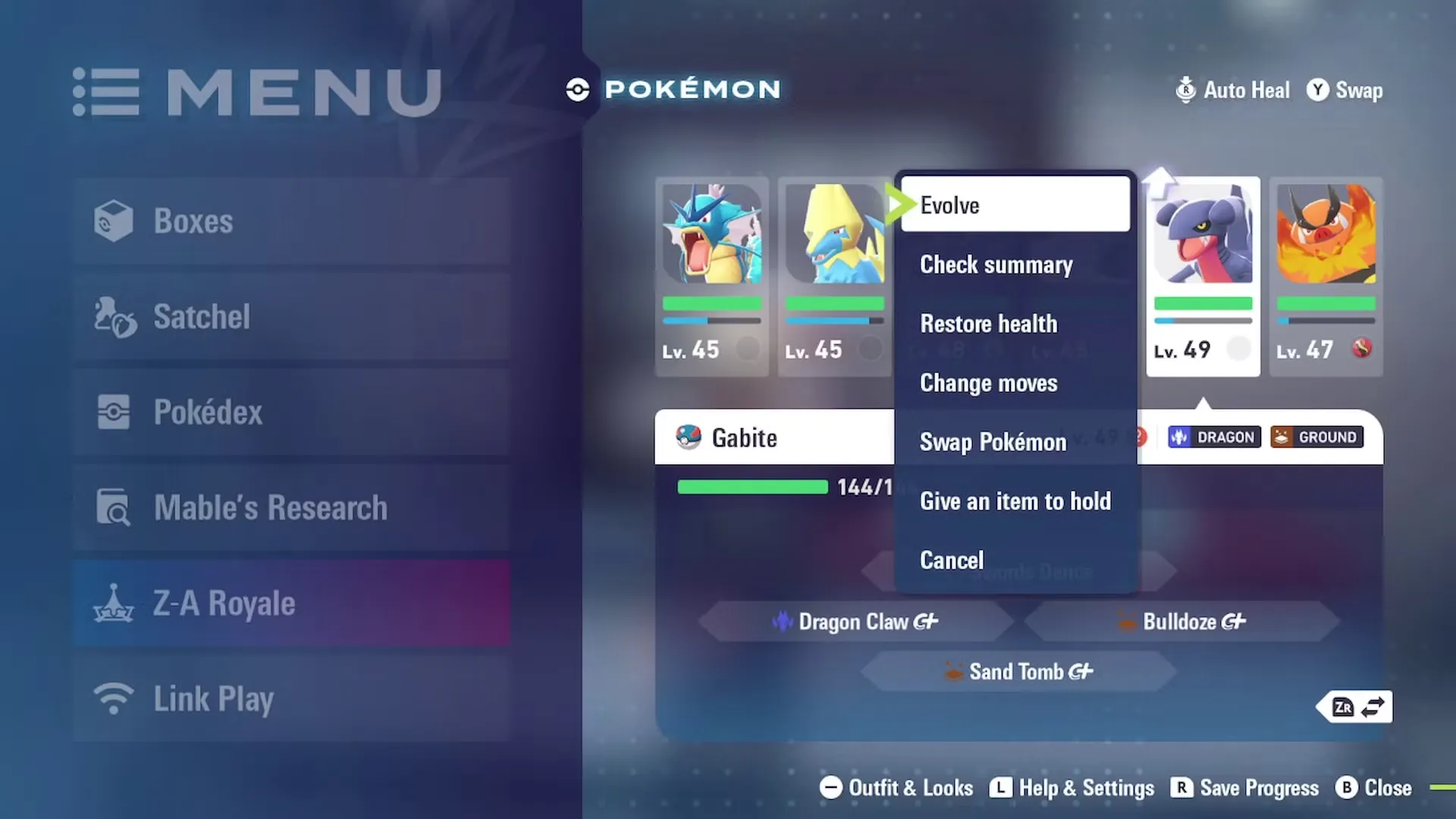Select Swap Pokémon option
This screenshot has width=1456, height=819.
[x=1015, y=442]
